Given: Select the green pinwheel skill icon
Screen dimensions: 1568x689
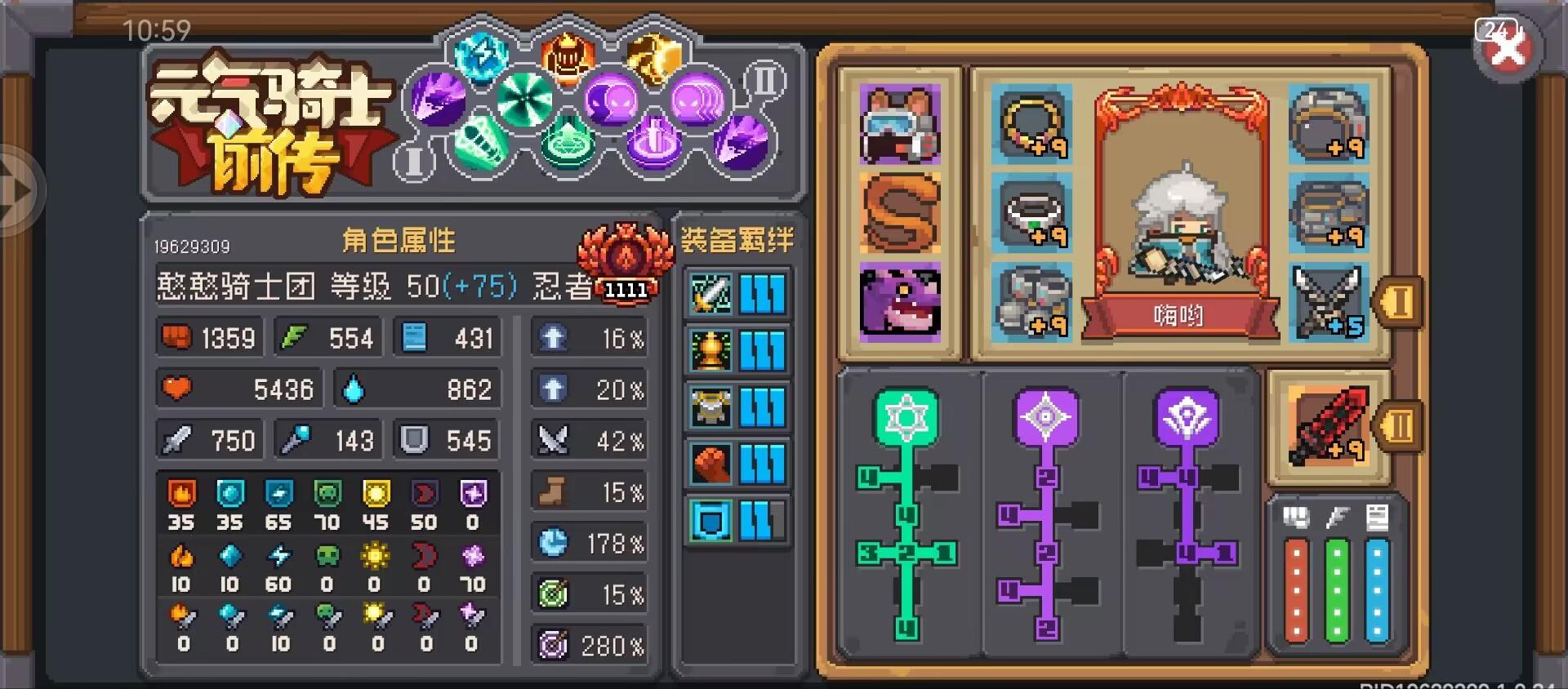Looking at the screenshot, I should tap(527, 98).
